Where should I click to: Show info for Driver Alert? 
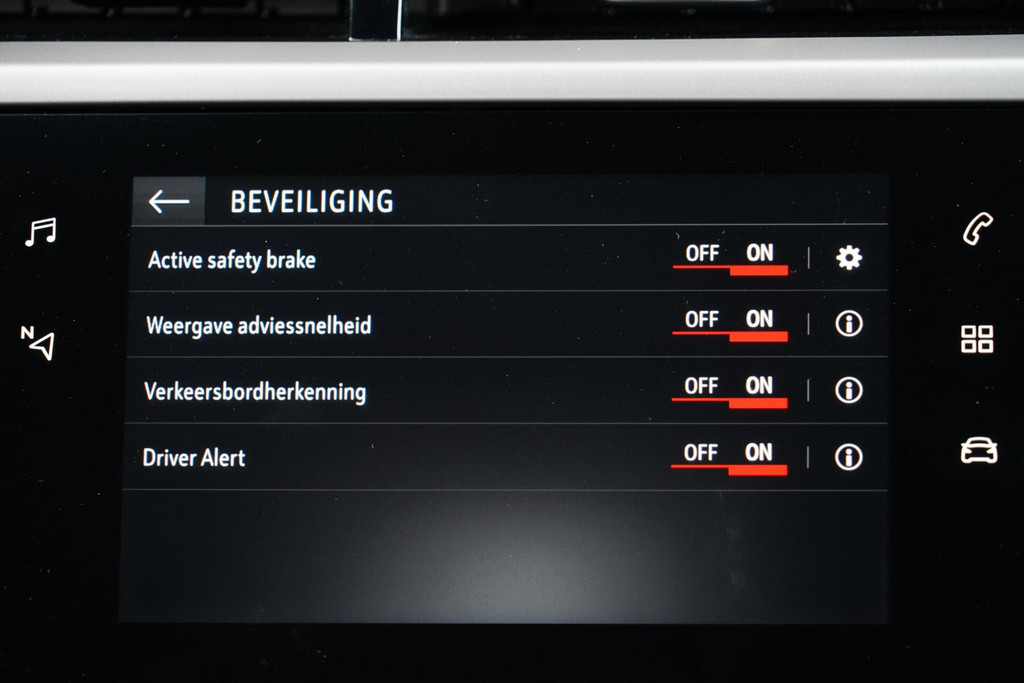[849, 457]
